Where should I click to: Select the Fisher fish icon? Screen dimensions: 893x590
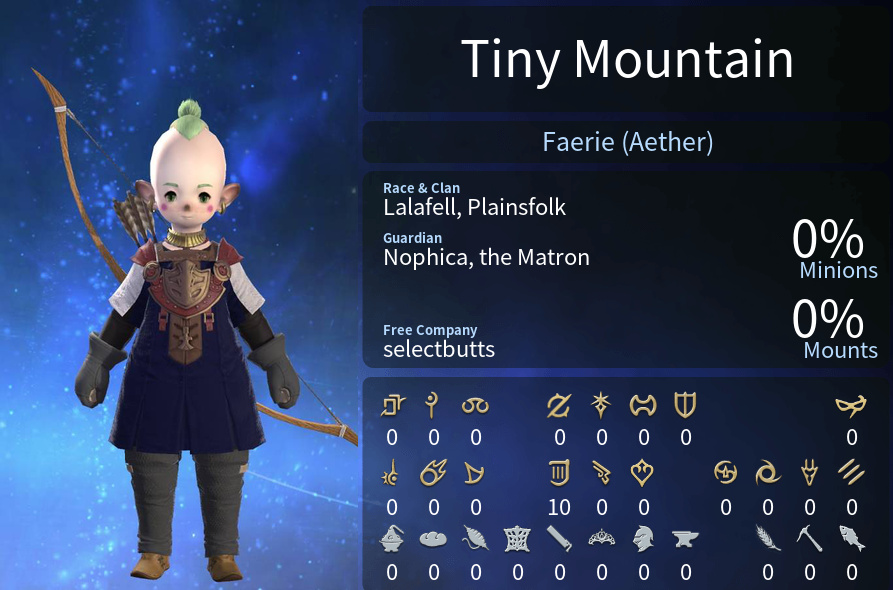click(x=851, y=538)
